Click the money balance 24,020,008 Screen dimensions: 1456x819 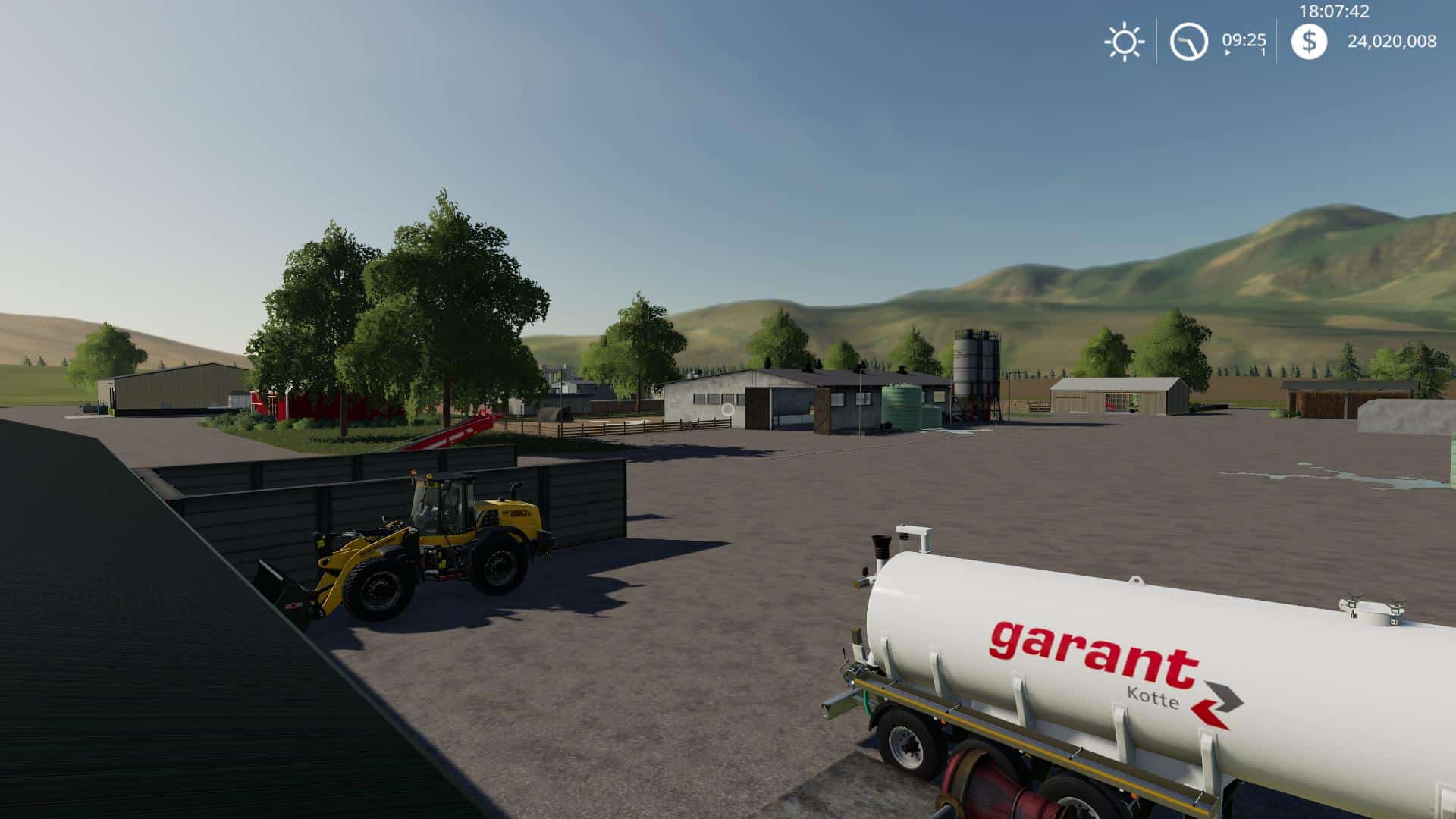click(1393, 40)
